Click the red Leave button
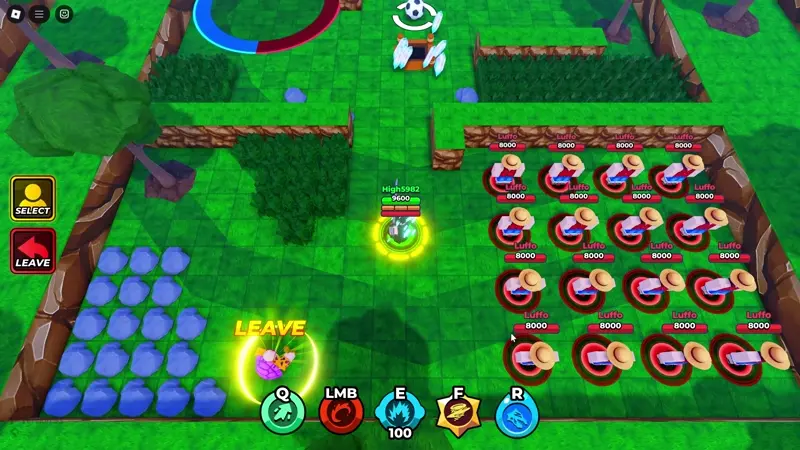Image resolution: width=800 pixels, height=450 pixels. (33, 251)
